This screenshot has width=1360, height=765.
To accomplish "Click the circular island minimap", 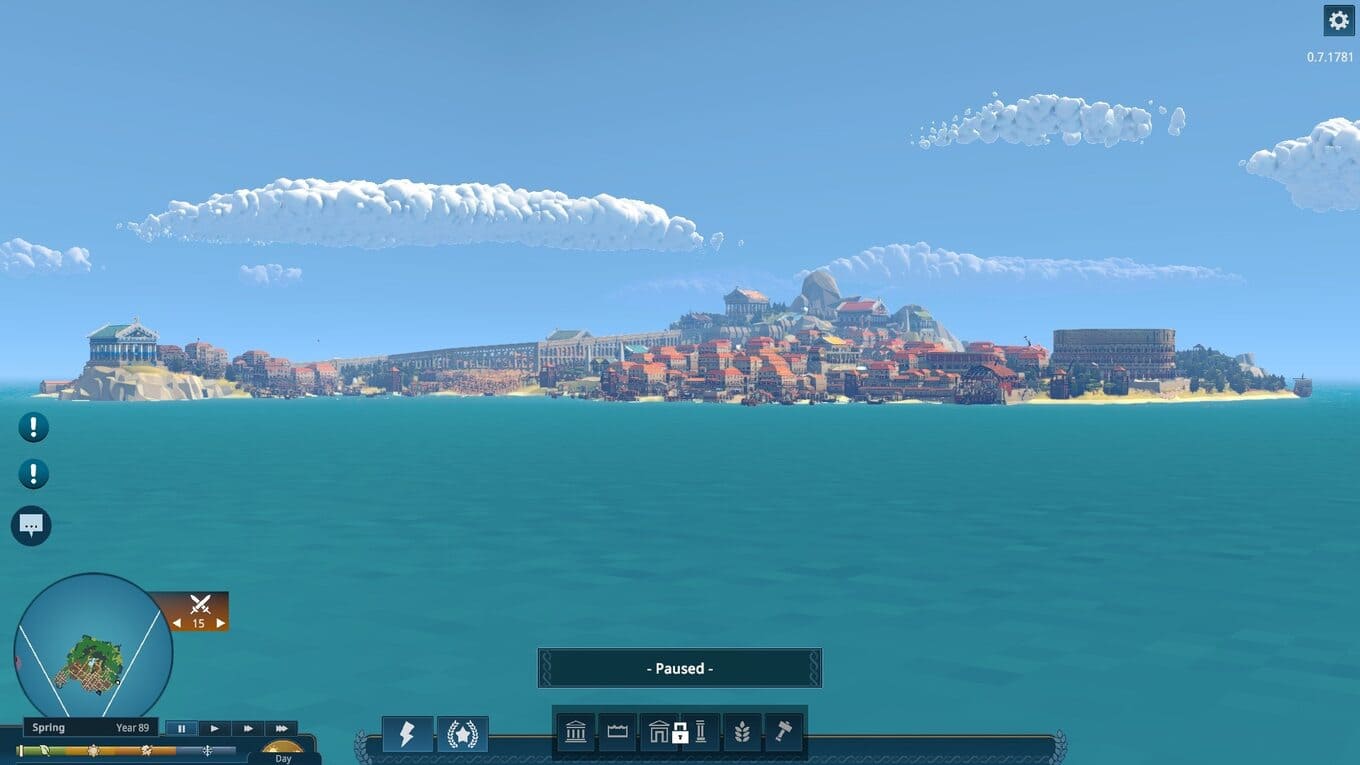I will [x=93, y=652].
